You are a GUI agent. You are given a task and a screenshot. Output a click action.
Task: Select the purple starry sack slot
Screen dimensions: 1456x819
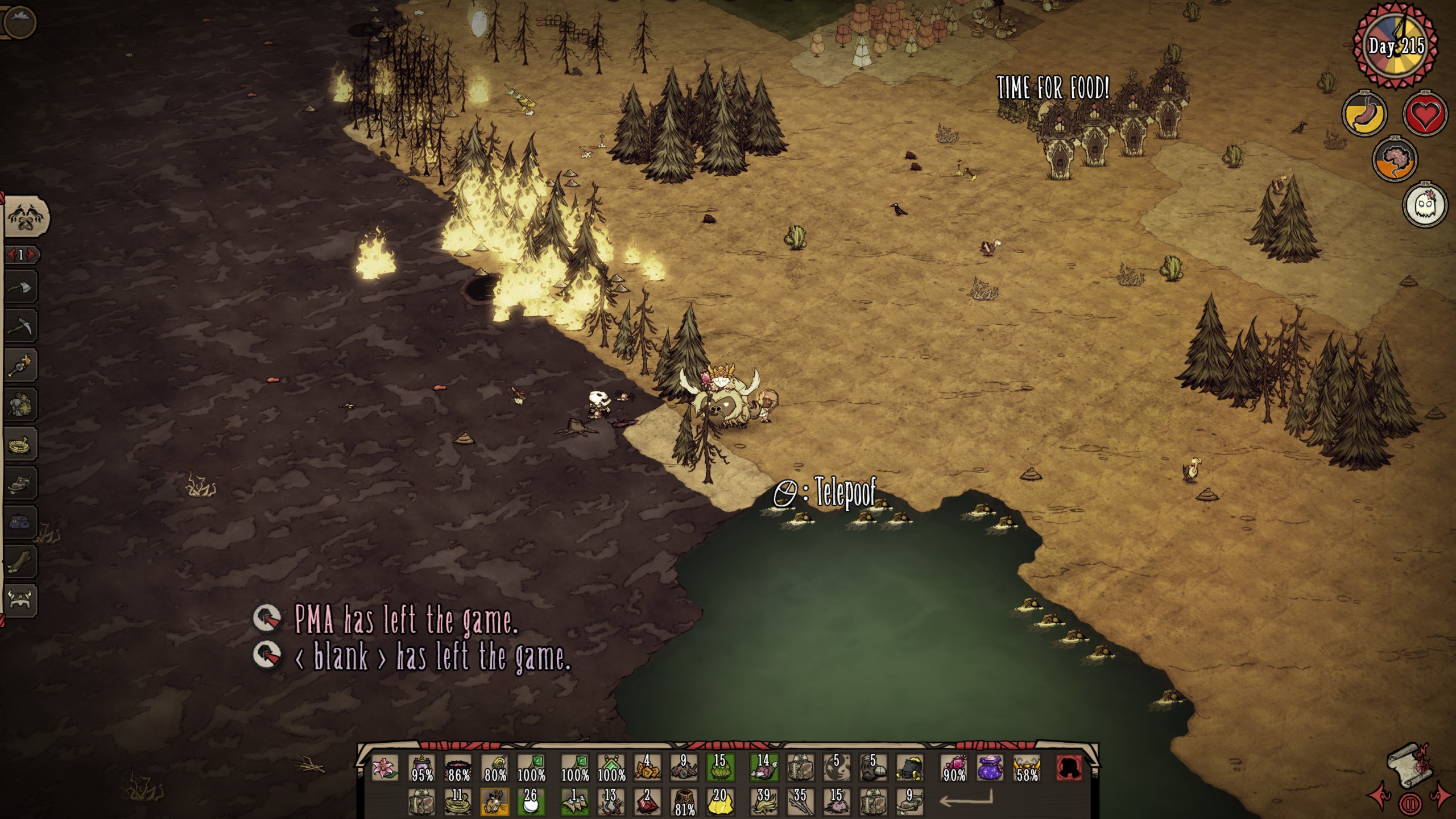pos(991,768)
